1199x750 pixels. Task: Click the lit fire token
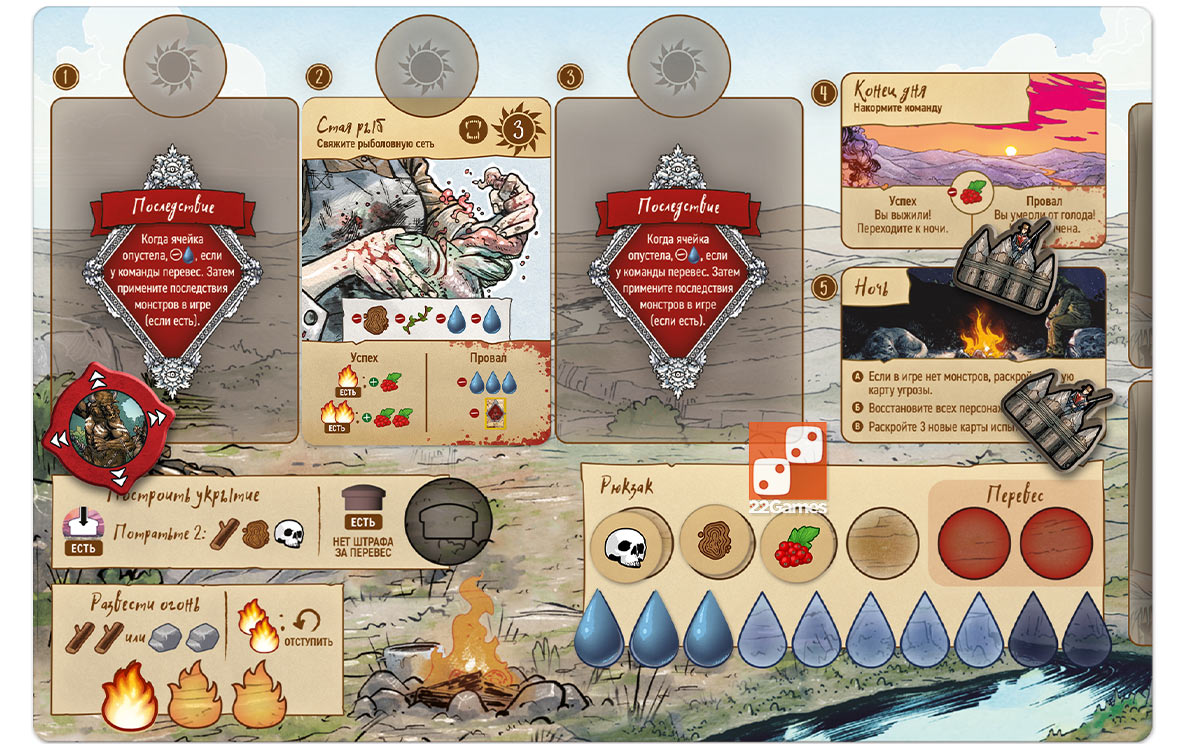130,696
